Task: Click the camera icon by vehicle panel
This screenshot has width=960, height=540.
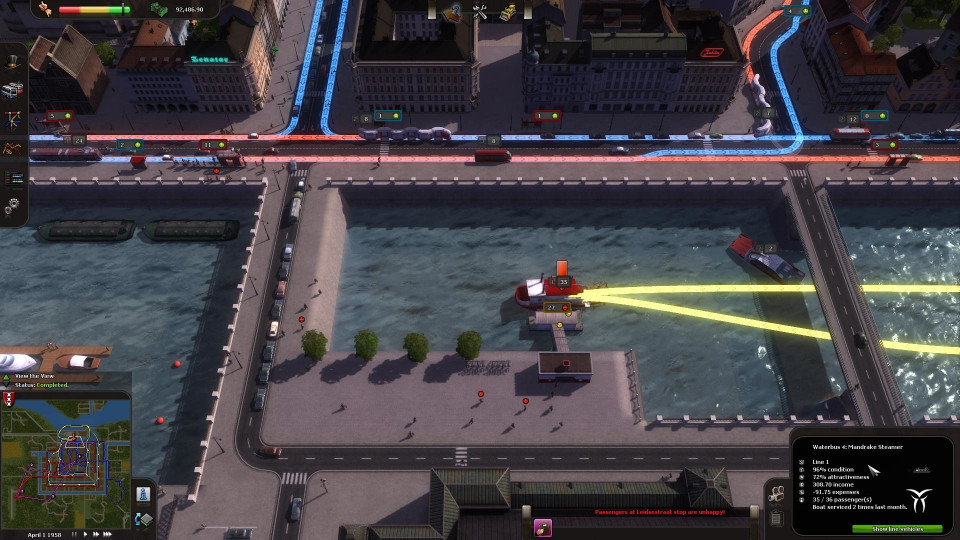Action: 776,494
